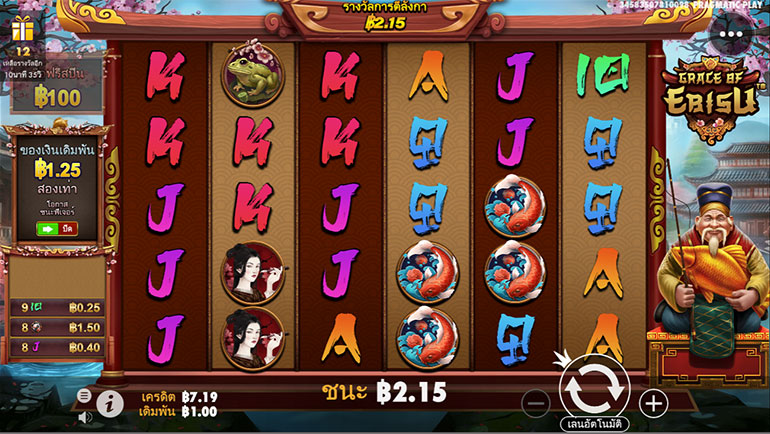
Task: Open autoplay via the label under spin
Action: (594, 425)
